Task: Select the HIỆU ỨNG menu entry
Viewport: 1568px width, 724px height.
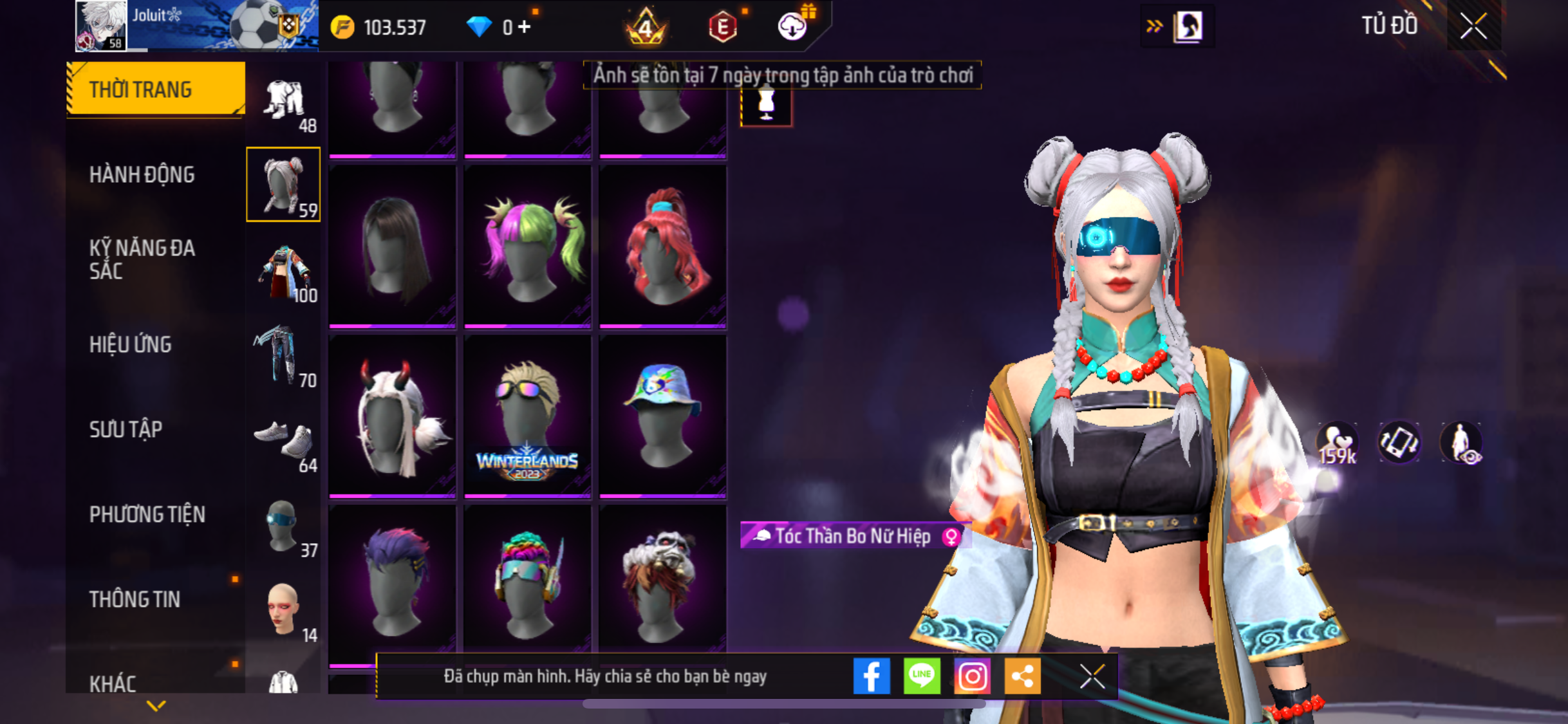Action: click(131, 344)
